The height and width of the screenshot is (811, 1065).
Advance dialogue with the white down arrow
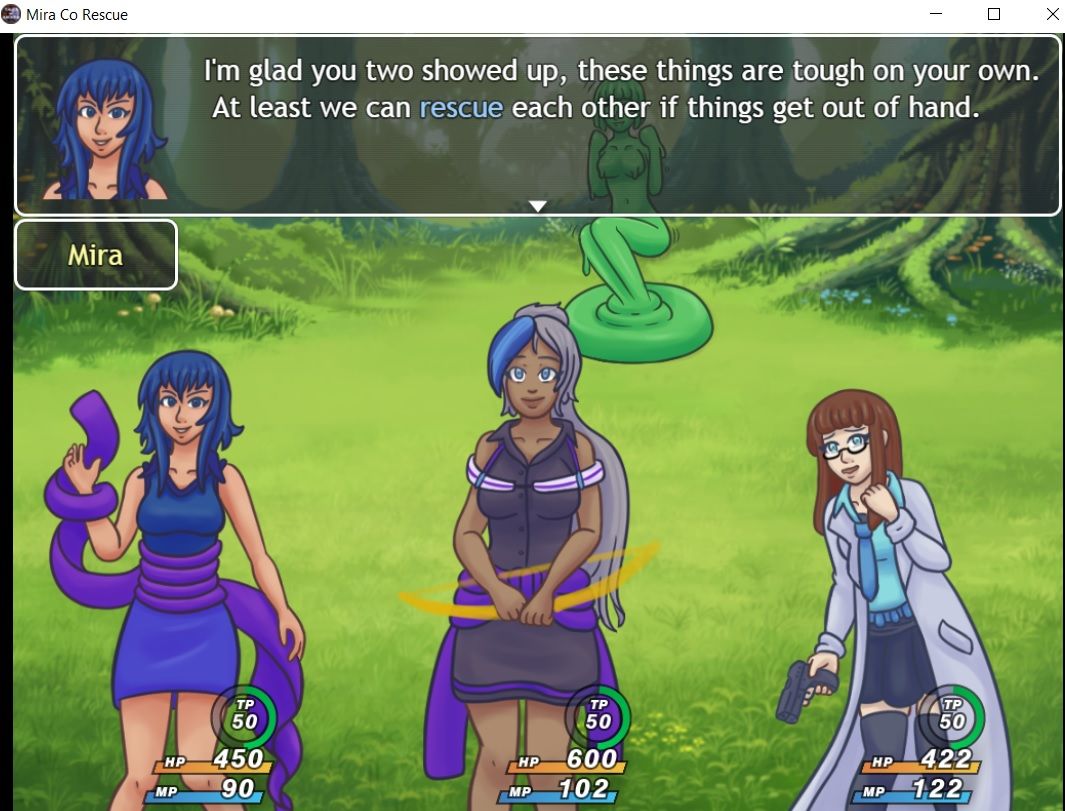point(538,206)
